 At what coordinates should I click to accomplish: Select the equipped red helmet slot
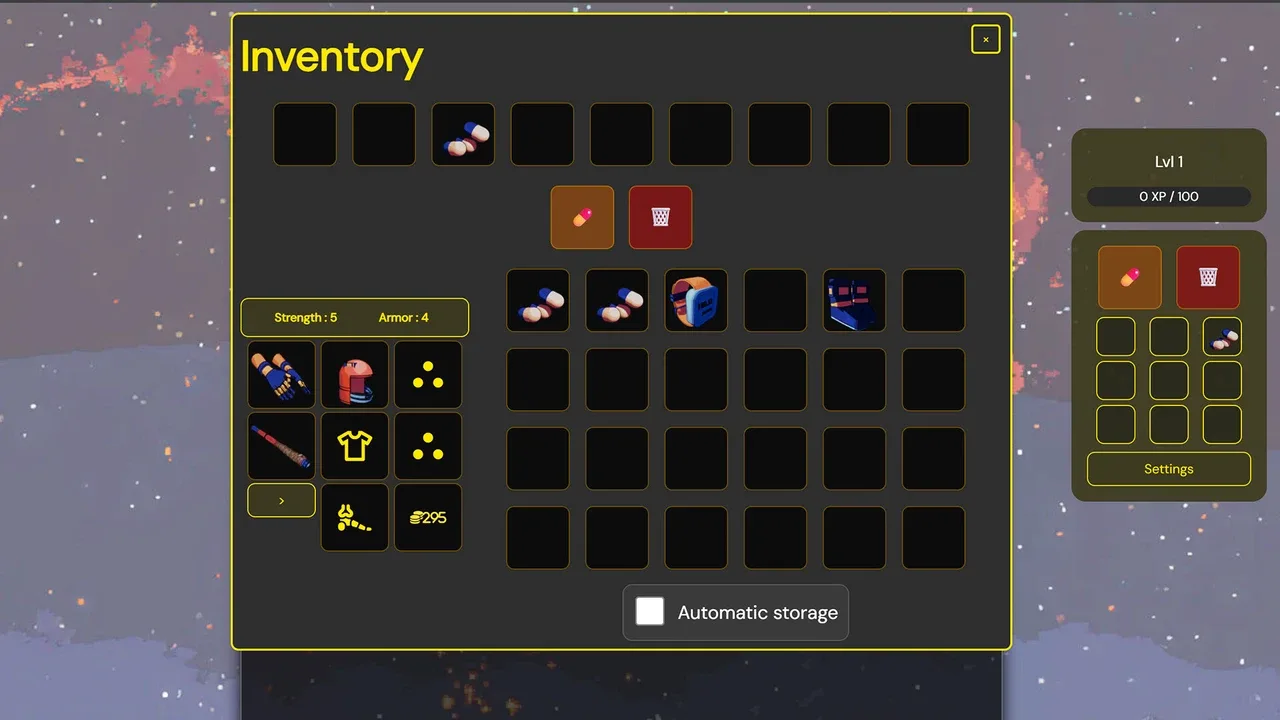click(x=354, y=374)
